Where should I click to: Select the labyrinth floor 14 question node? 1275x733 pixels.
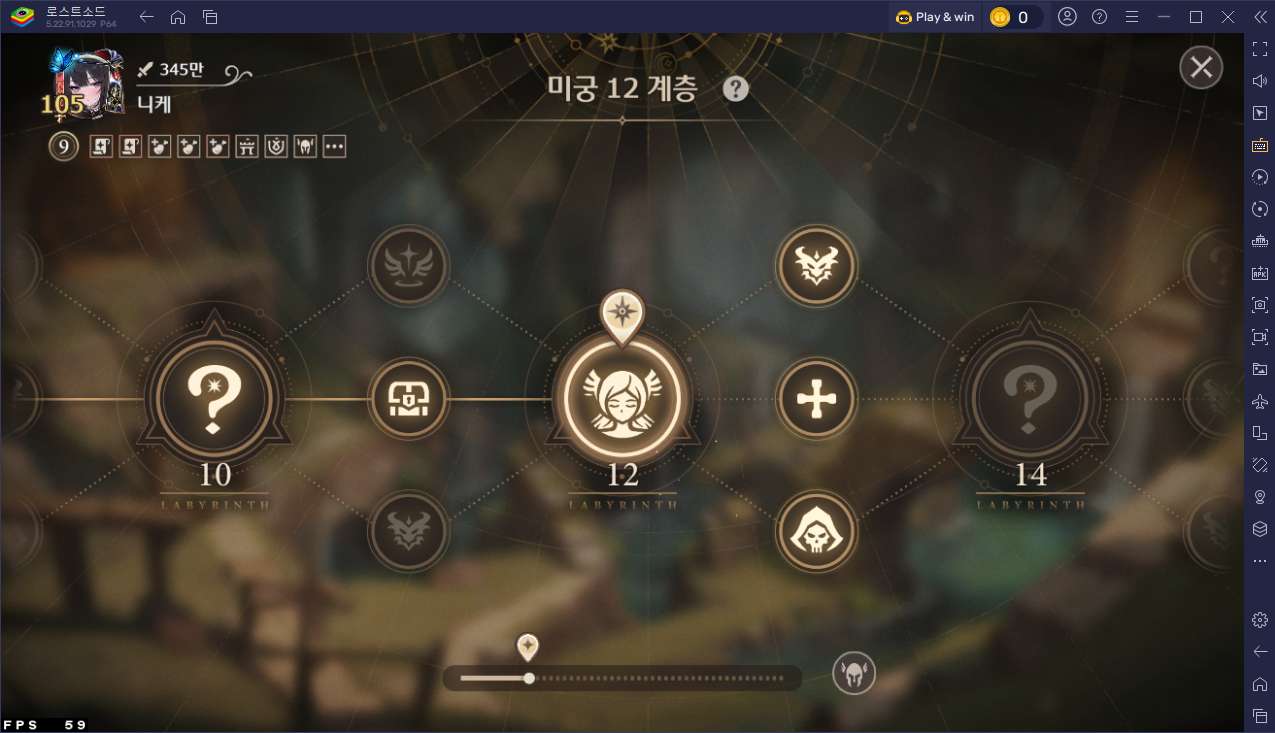(1030, 398)
